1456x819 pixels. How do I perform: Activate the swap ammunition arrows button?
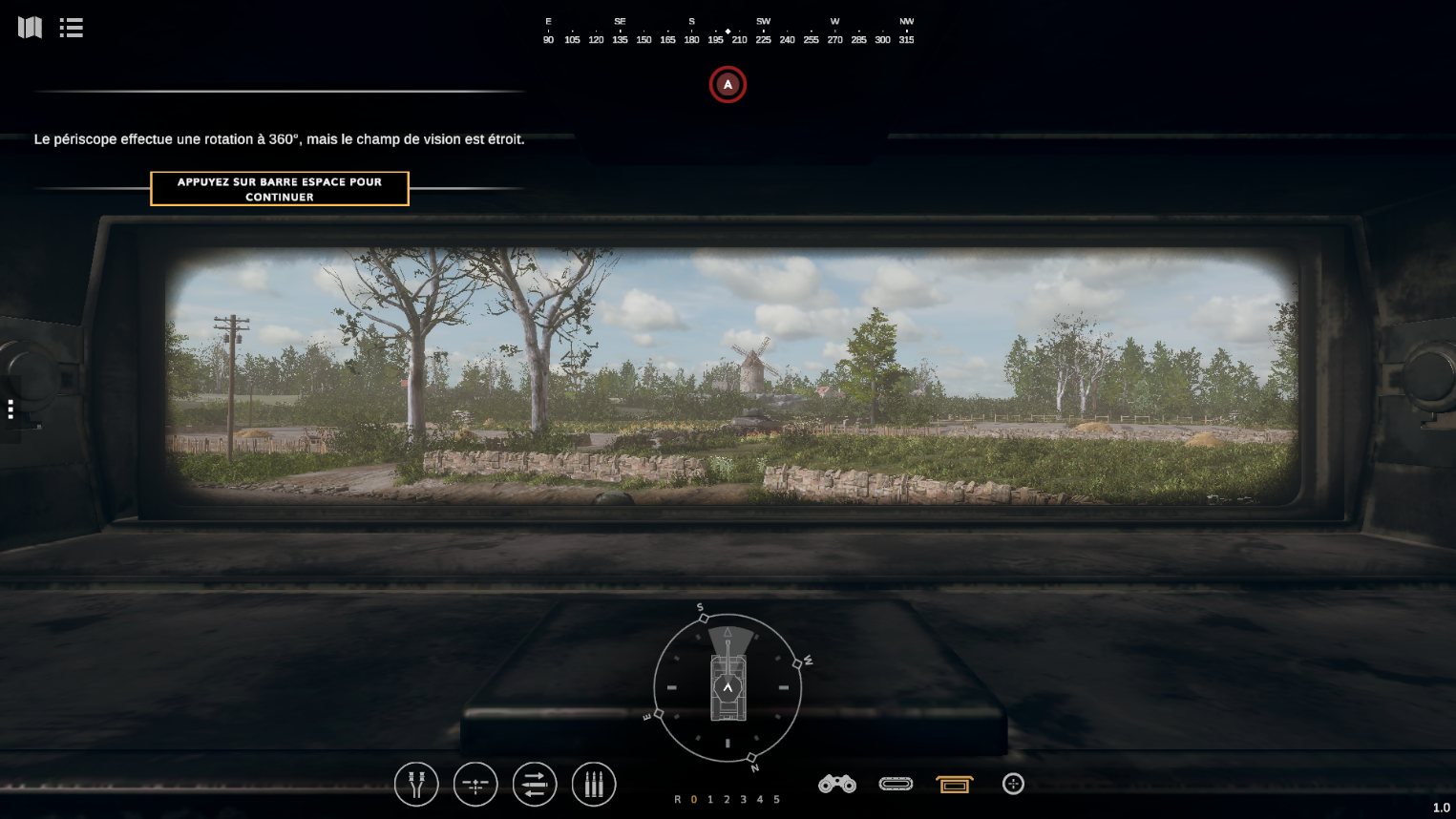click(x=535, y=785)
